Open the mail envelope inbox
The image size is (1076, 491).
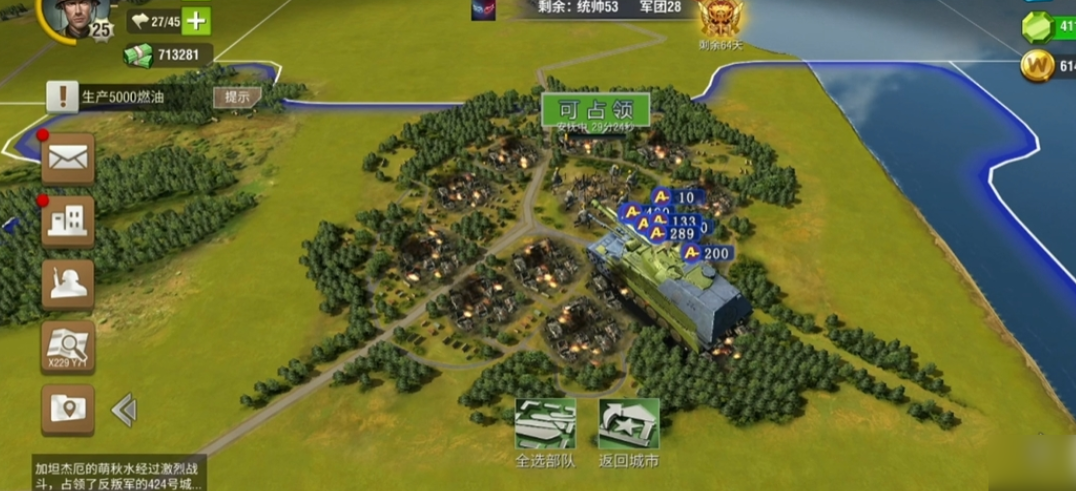[68, 158]
